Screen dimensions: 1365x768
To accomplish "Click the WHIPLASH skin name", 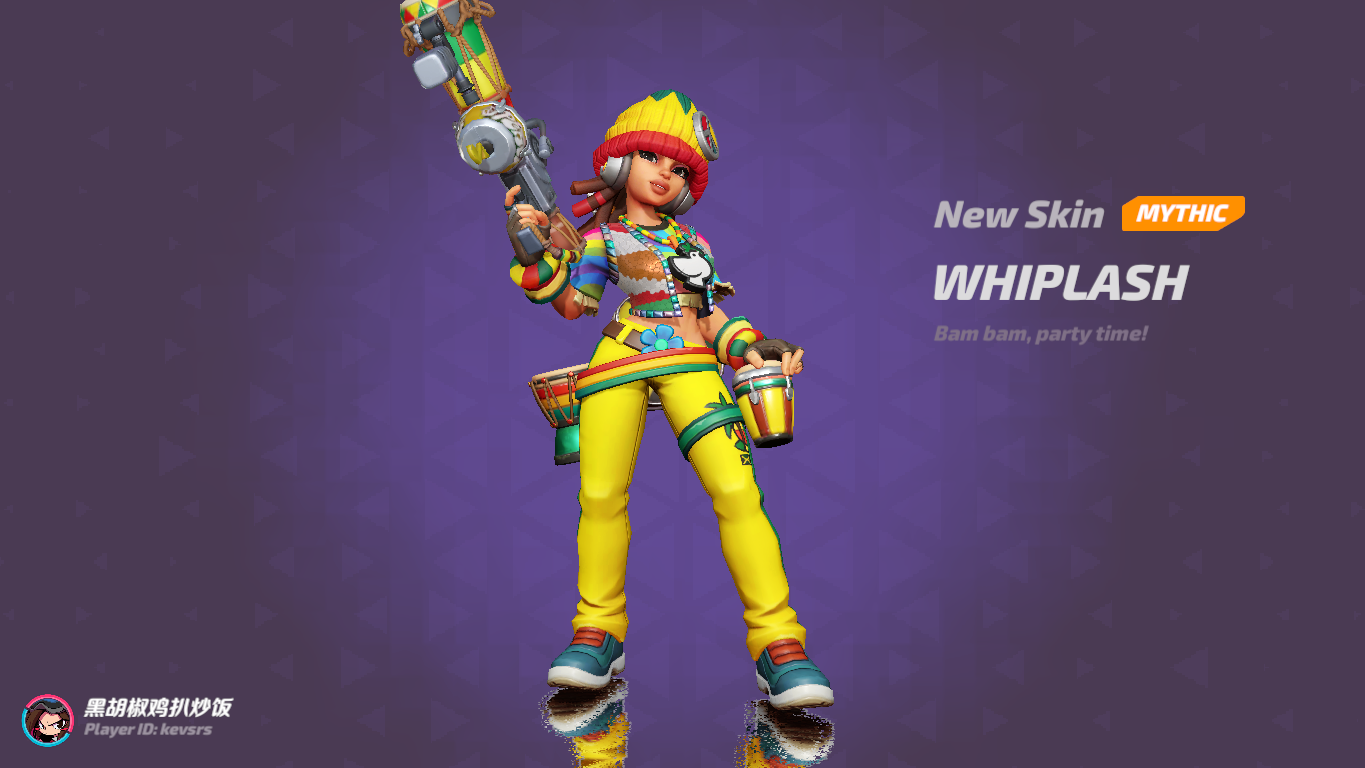I will point(1058,286).
